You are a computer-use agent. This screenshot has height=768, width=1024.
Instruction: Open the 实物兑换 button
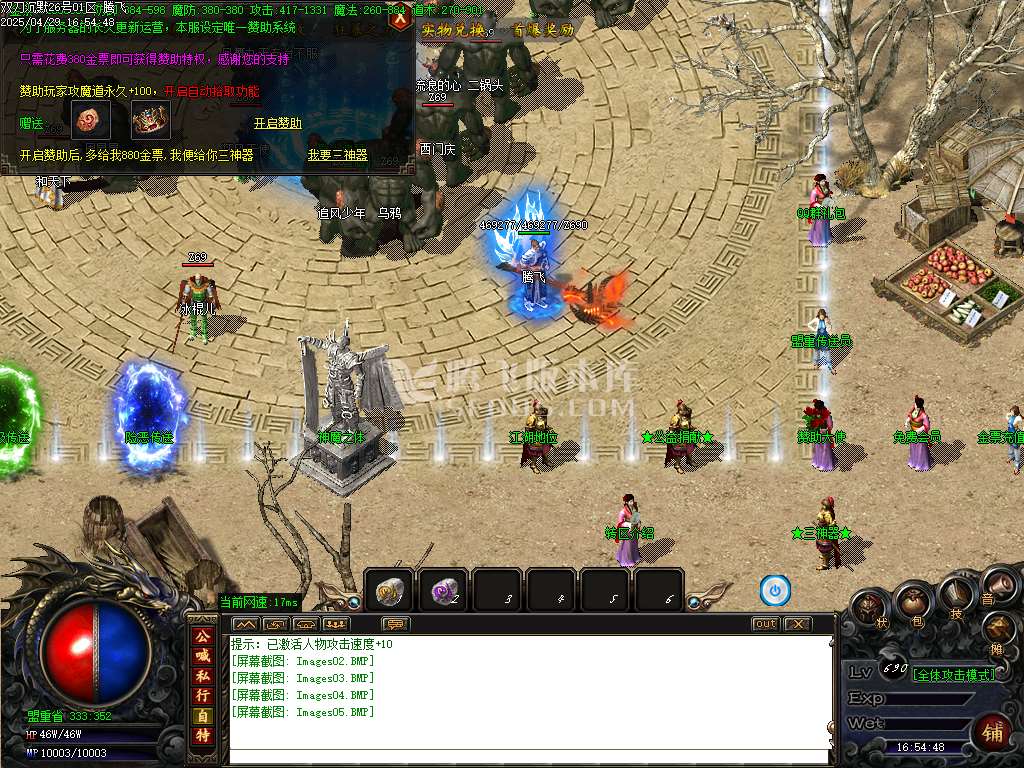[452, 31]
